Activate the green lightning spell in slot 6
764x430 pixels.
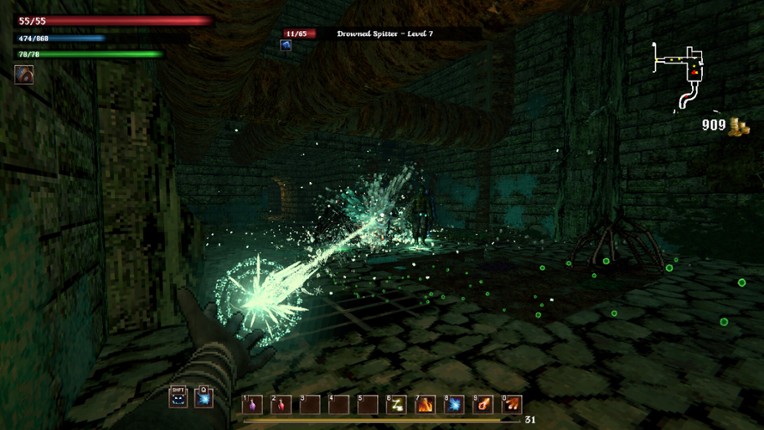coord(397,404)
